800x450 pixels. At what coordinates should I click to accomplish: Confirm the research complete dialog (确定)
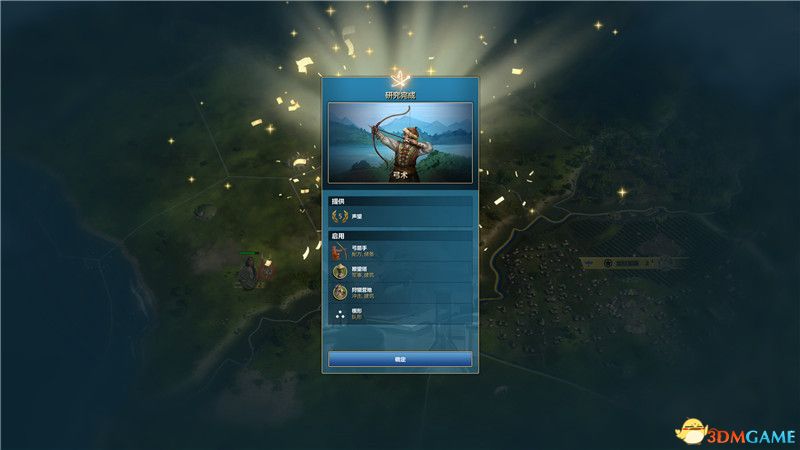click(x=400, y=358)
